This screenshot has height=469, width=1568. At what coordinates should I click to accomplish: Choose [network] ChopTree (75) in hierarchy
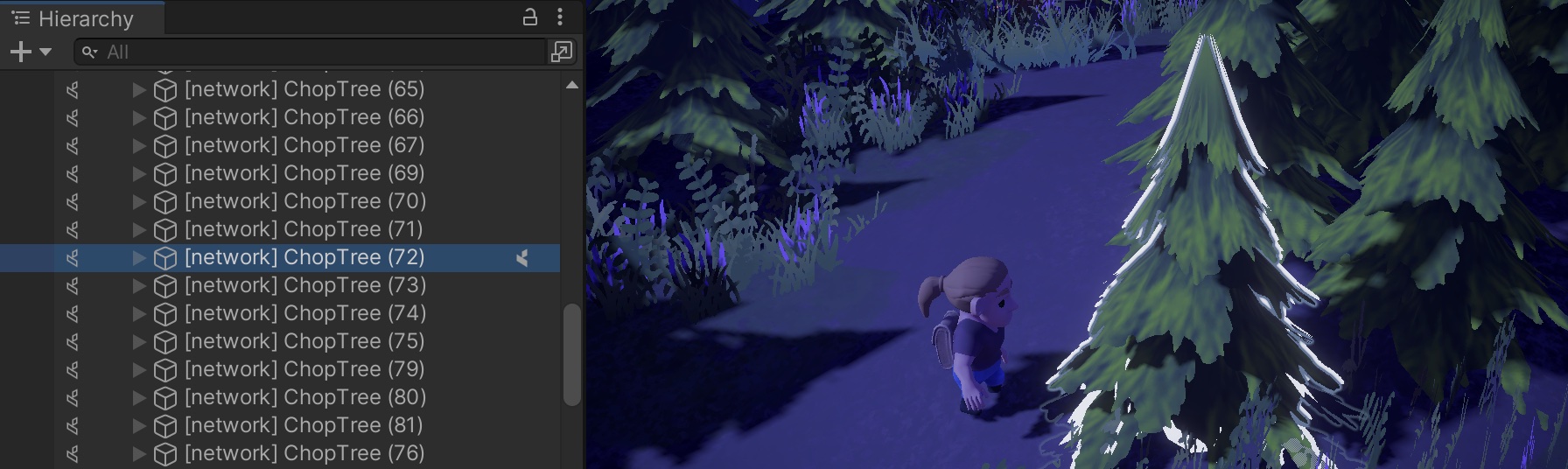[x=304, y=341]
